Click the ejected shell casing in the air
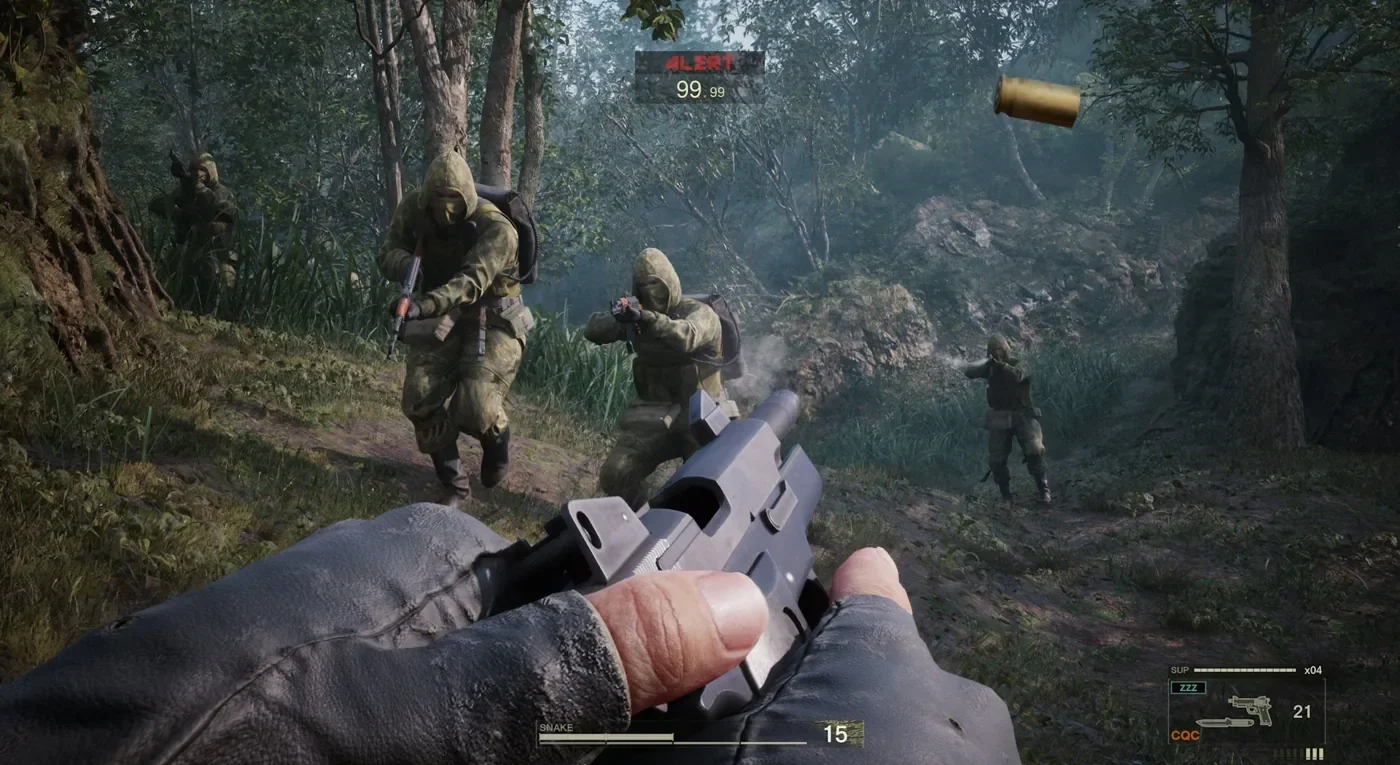The height and width of the screenshot is (765, 1400). (x=1036, y=99)
